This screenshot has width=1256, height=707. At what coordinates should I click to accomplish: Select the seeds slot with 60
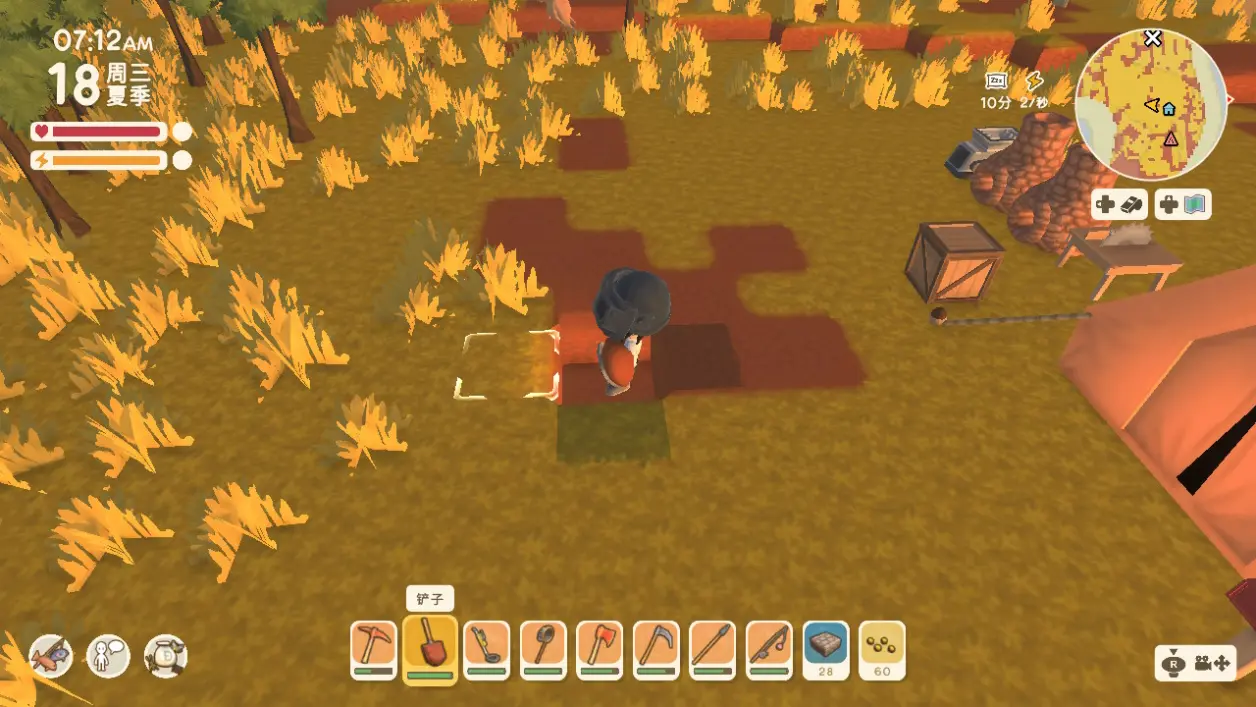[x=882, y=649]
